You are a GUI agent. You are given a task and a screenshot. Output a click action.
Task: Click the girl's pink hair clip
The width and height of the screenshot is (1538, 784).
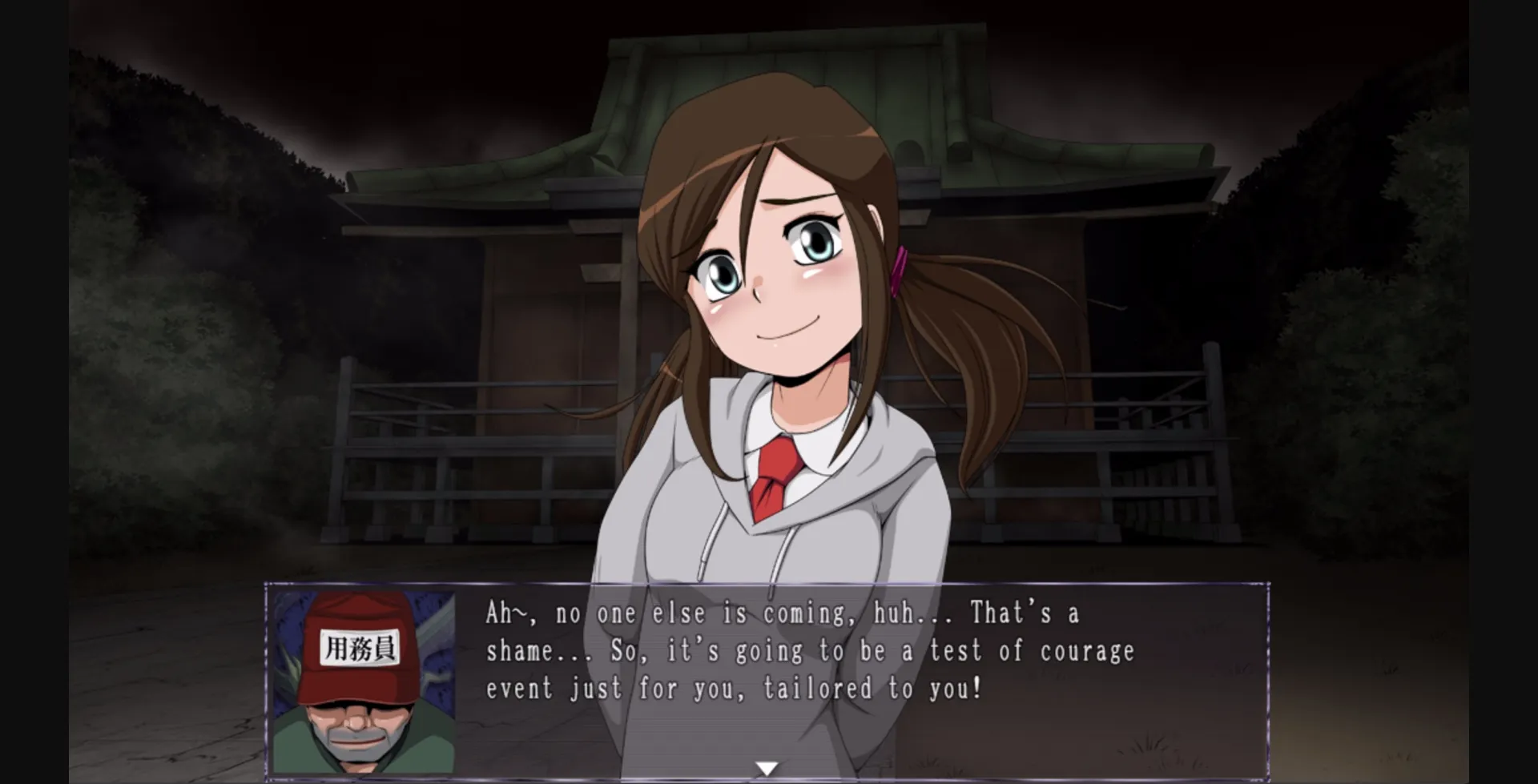point(899,271)
